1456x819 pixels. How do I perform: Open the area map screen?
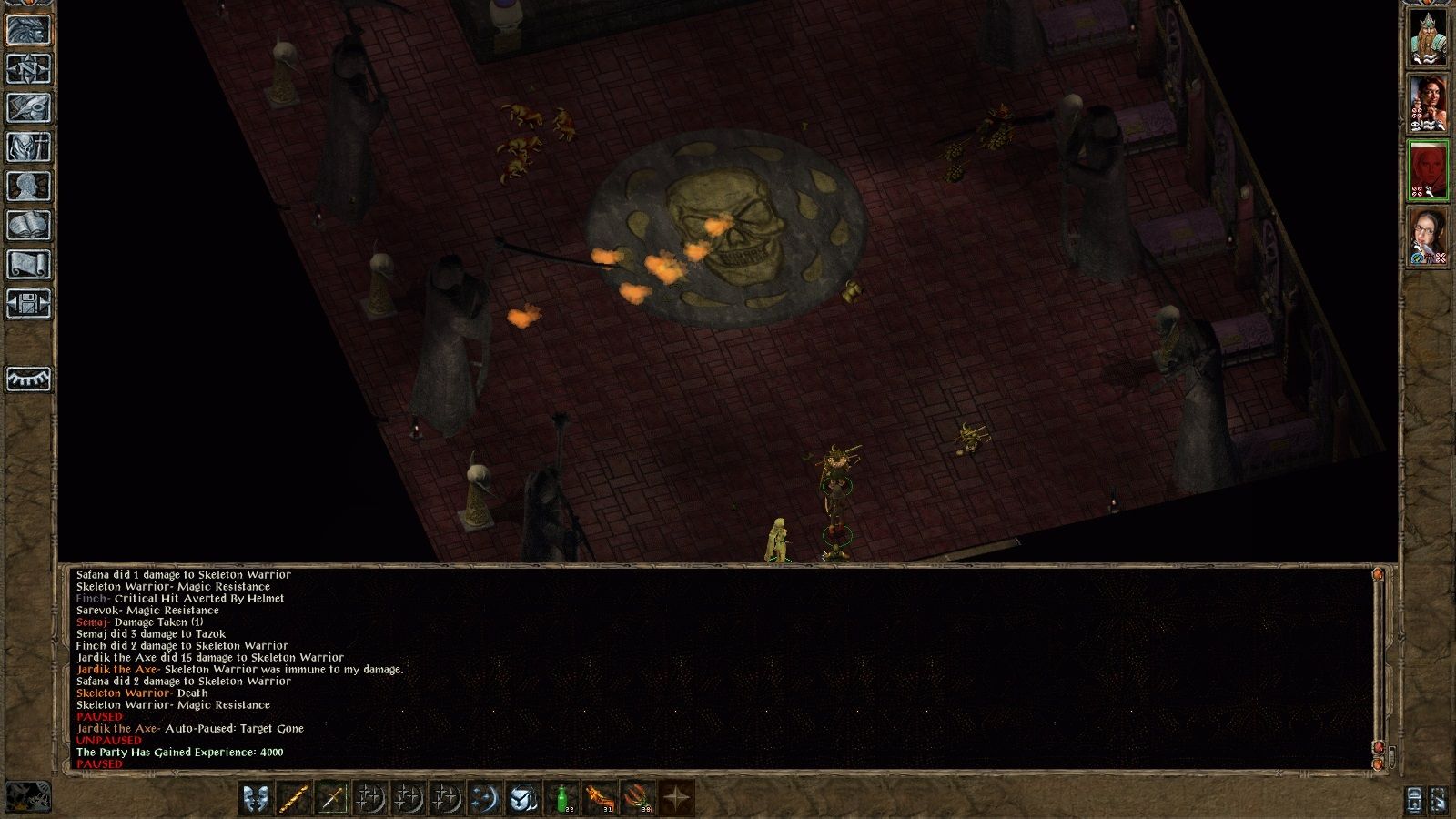(x=28, y=68)
